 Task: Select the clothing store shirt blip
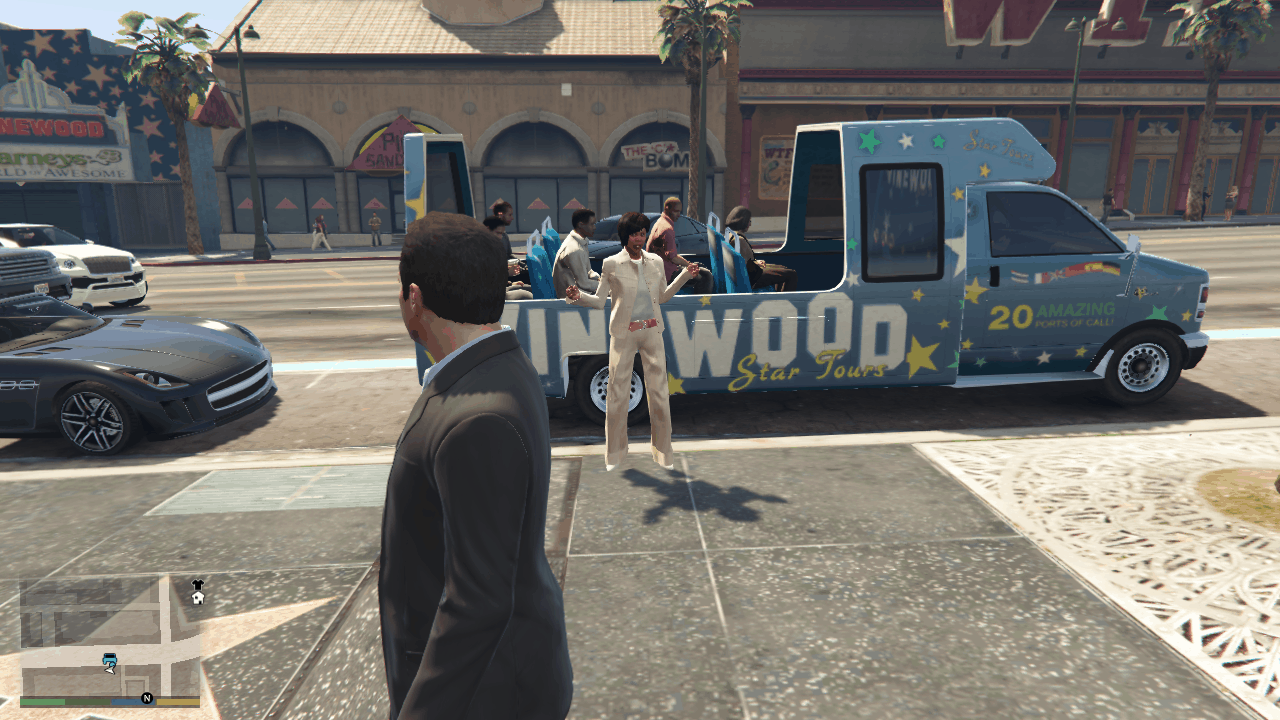(x=198, y=585)
